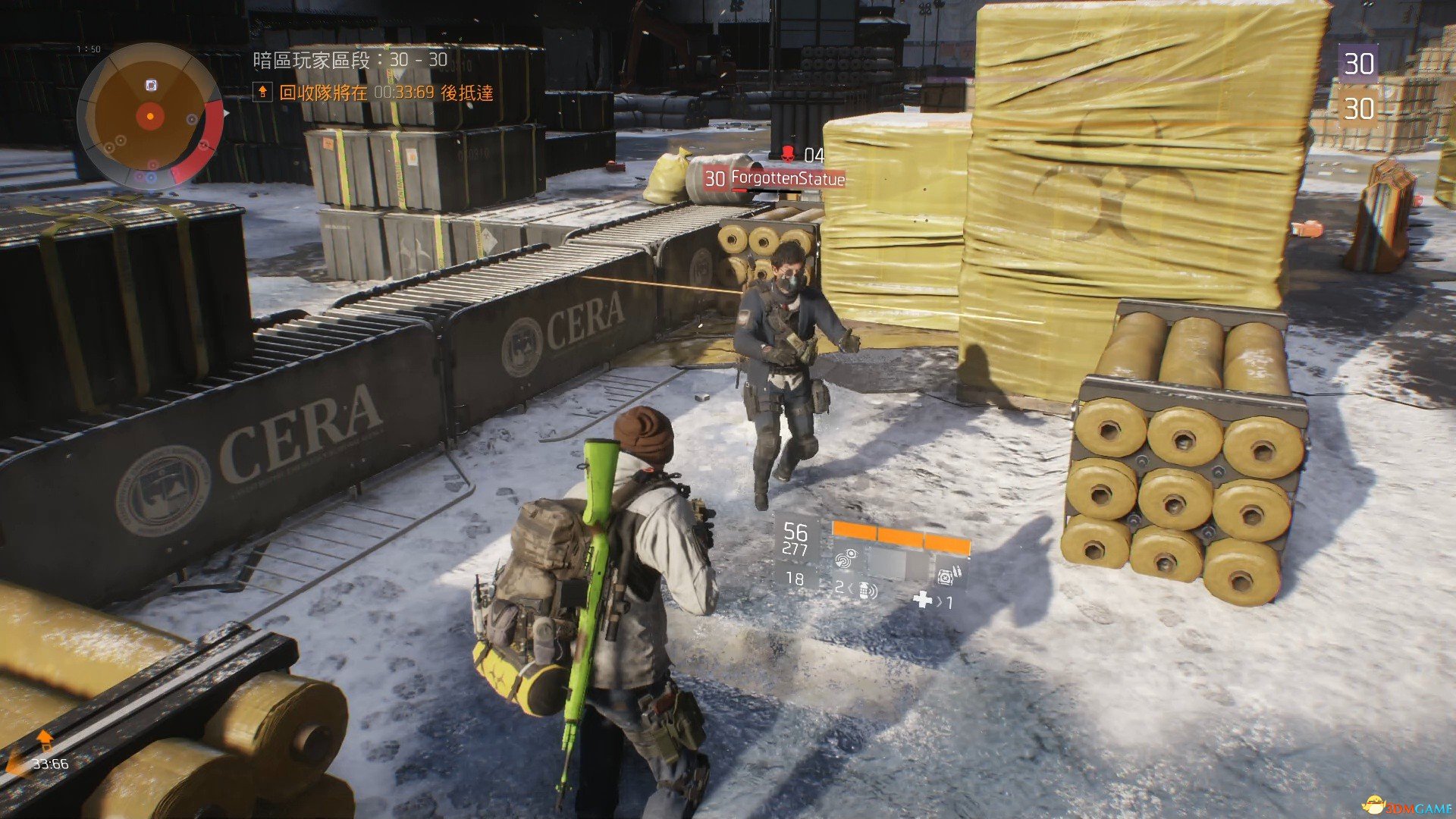Click the ForgottenStatue player nameplate

[786, 179]
